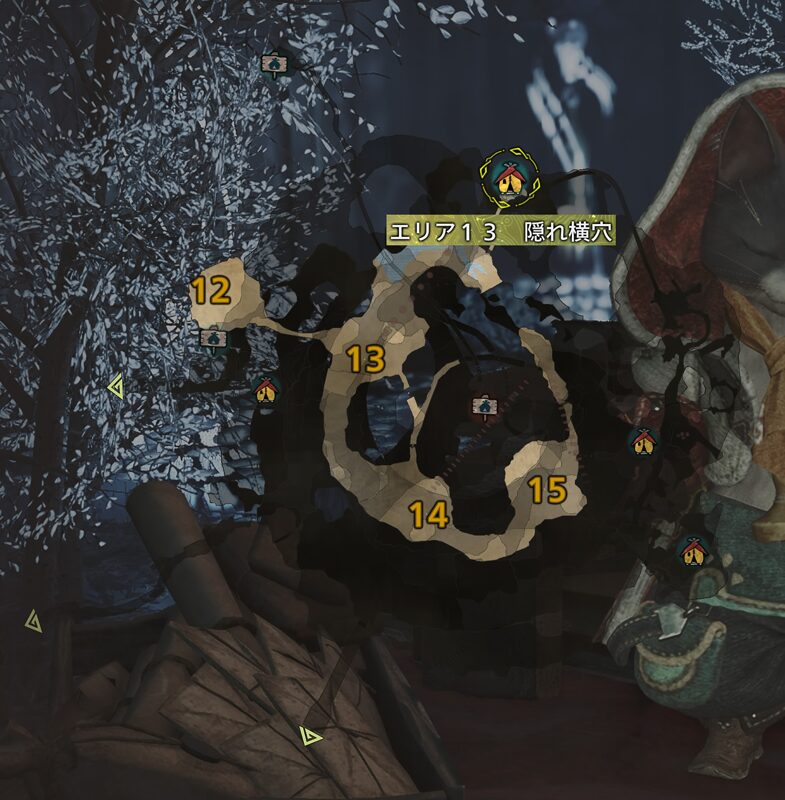
Task: Select Area 14 on the map
Action: point(428,515)
